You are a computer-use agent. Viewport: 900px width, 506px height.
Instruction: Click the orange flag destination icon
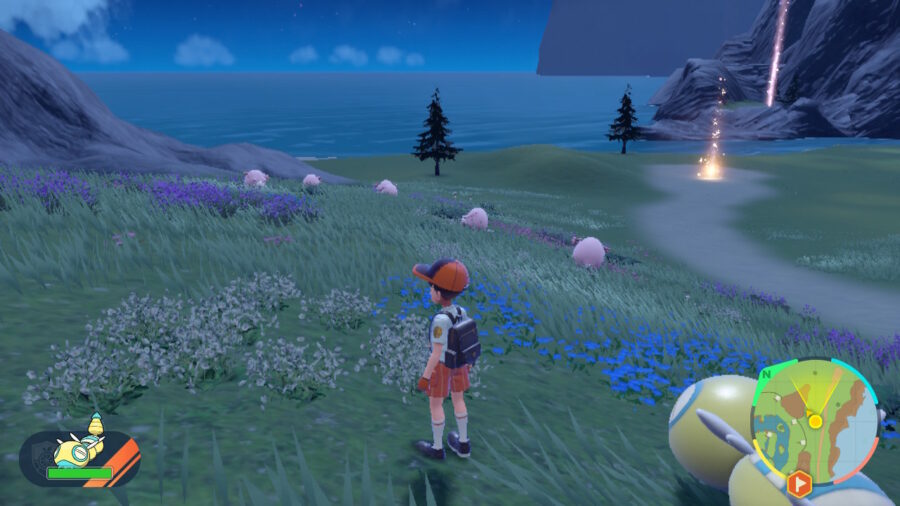(799, 484)
